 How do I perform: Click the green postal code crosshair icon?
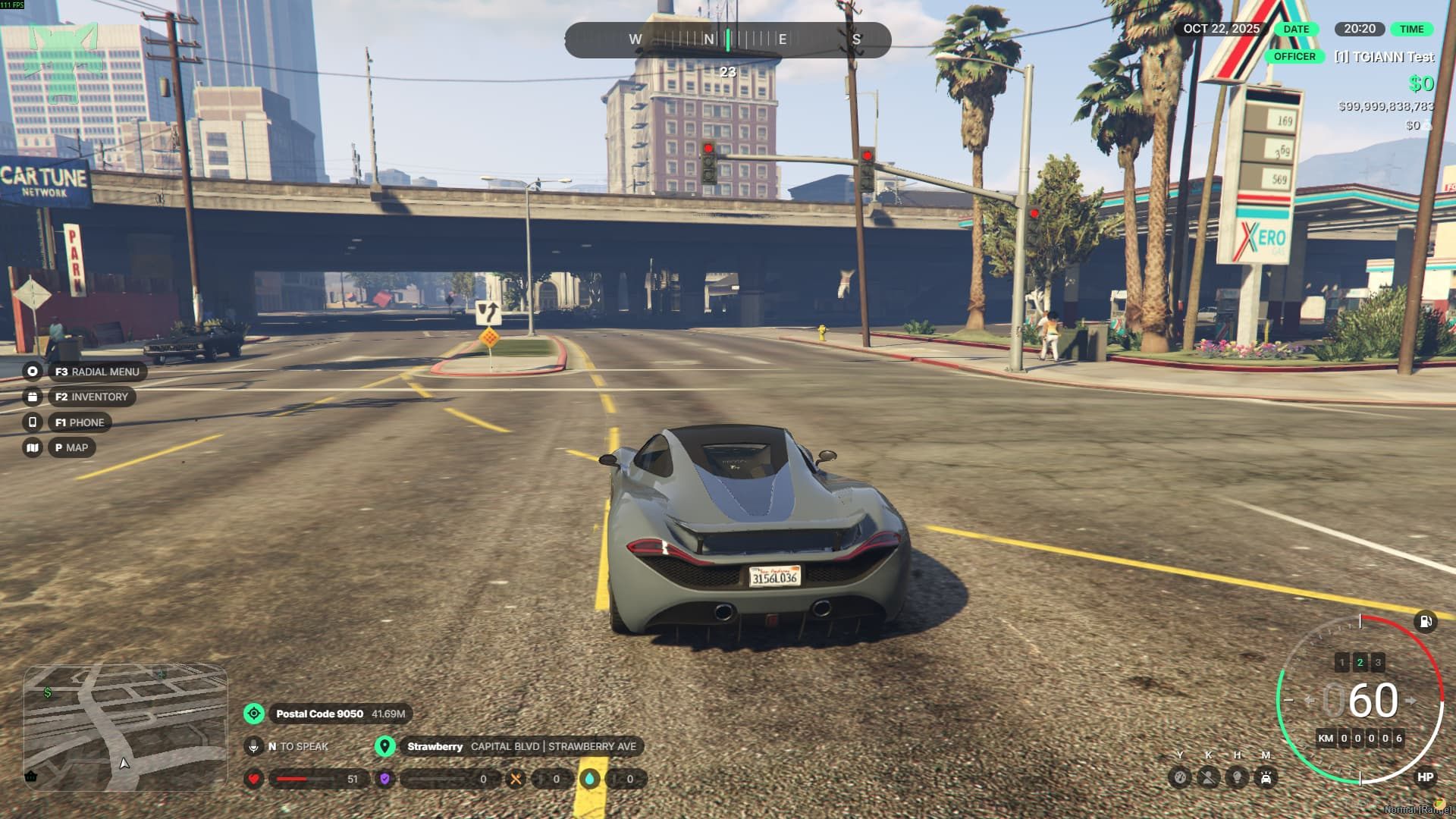tap(254, 714)
